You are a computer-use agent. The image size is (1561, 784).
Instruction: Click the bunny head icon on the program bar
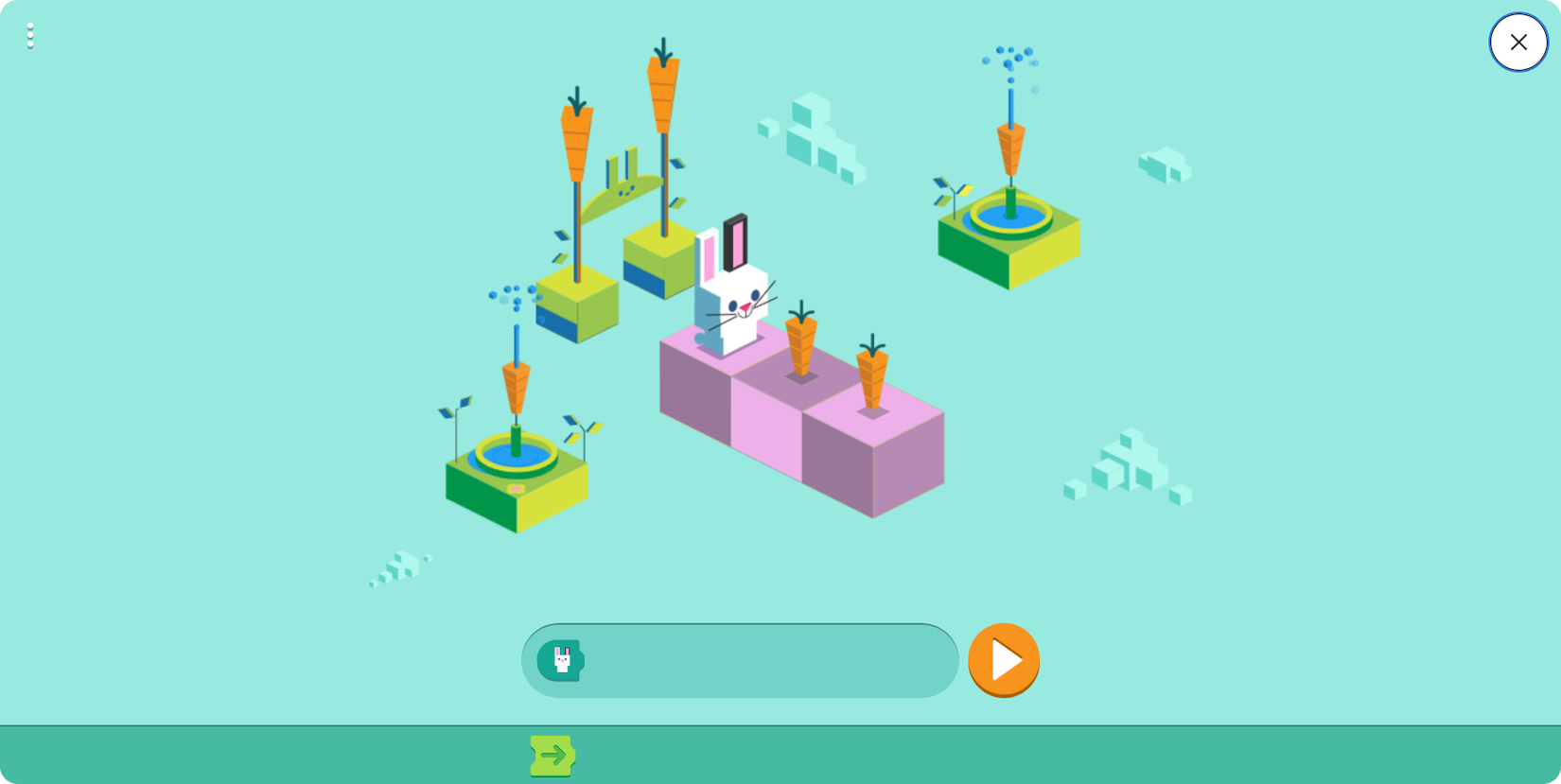tap(562, 659)
